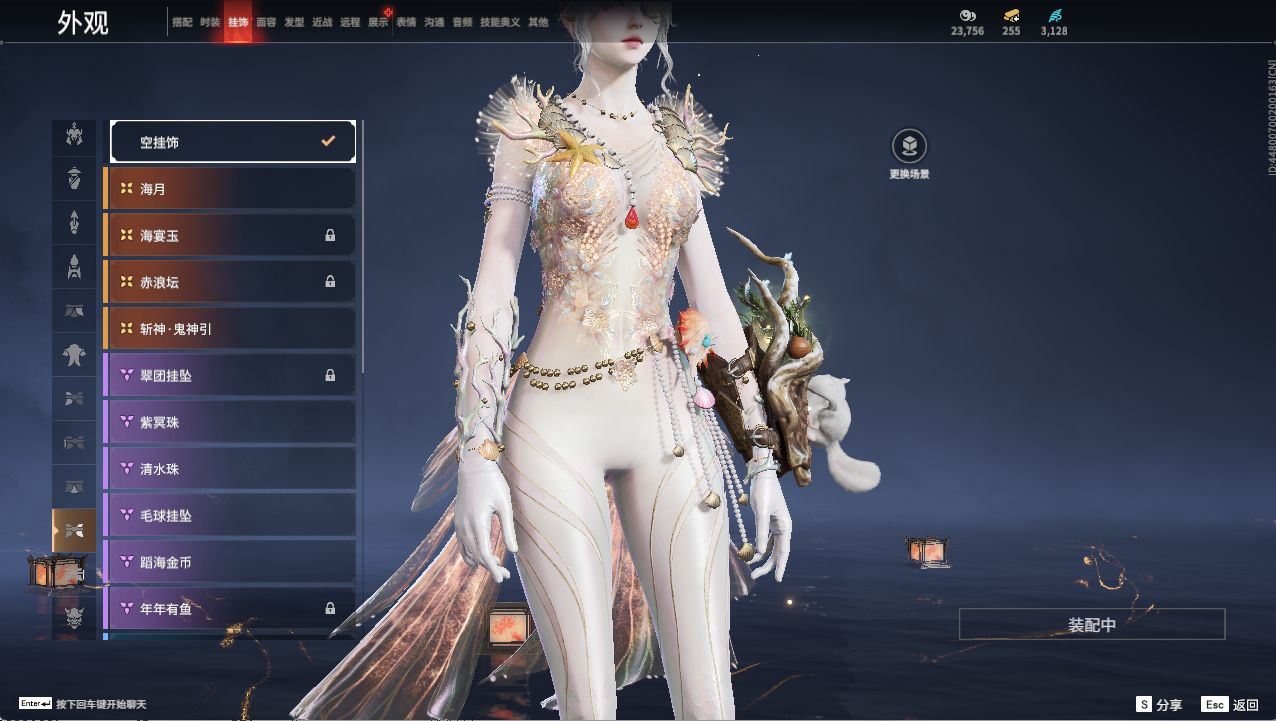Screen dimensions: 1276x721
Task: Pick the locked 海宴玉 accessory
Action: (x=232, y=236)
